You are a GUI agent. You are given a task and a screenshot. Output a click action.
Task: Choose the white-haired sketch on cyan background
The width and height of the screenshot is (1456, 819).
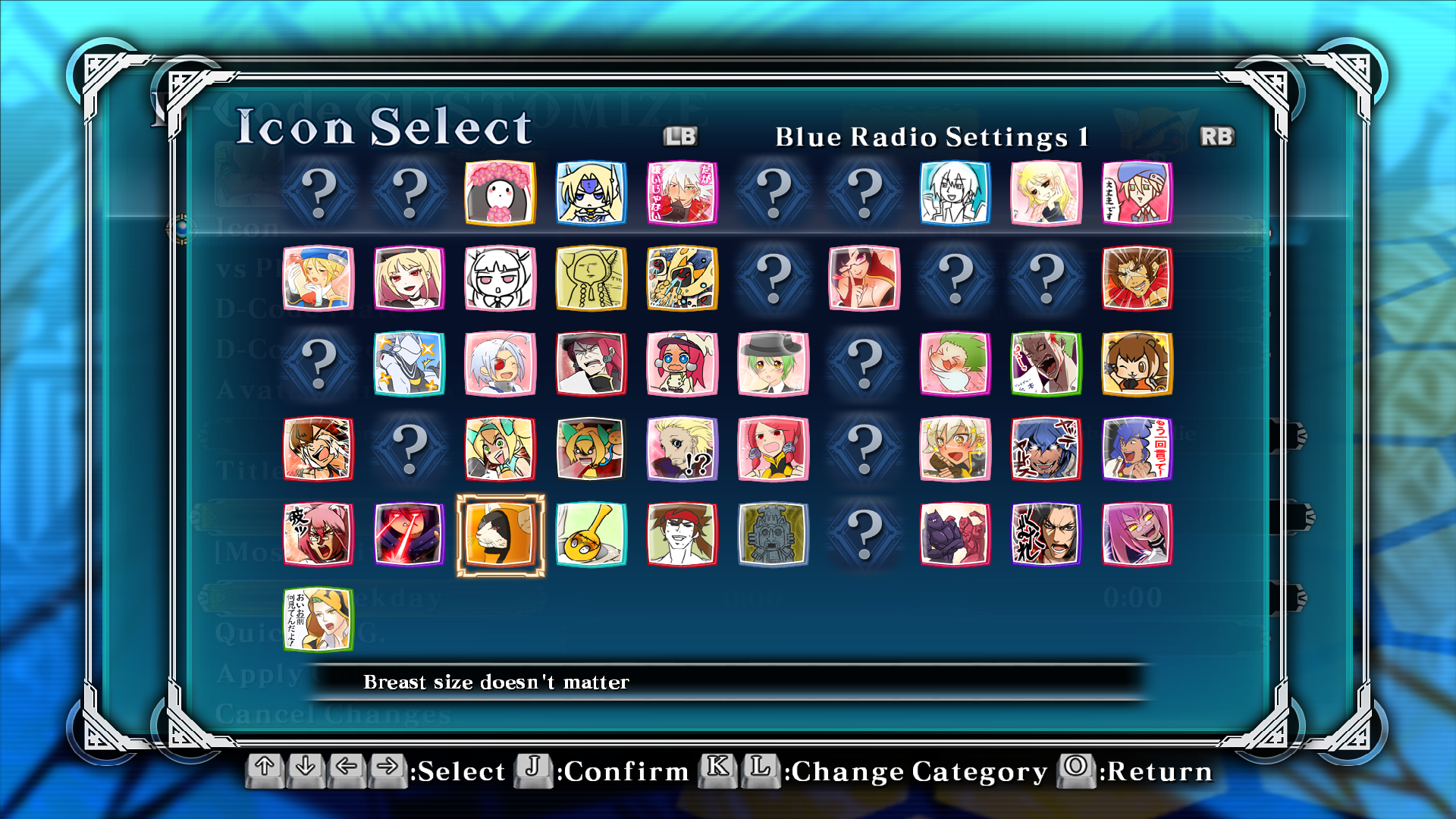(x=955, y=193)
